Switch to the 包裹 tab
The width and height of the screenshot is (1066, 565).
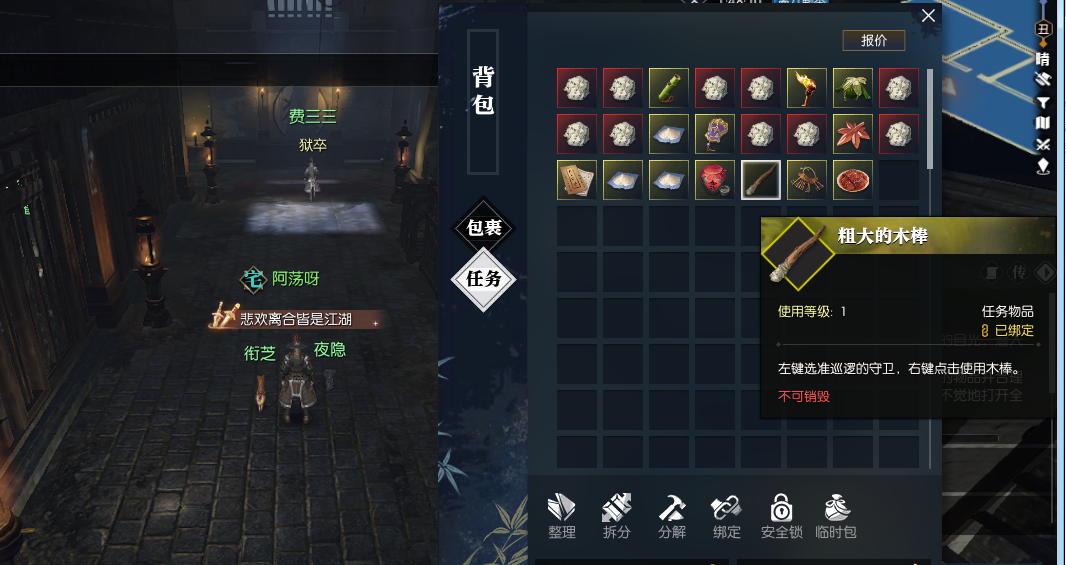(x=484, y=228)
